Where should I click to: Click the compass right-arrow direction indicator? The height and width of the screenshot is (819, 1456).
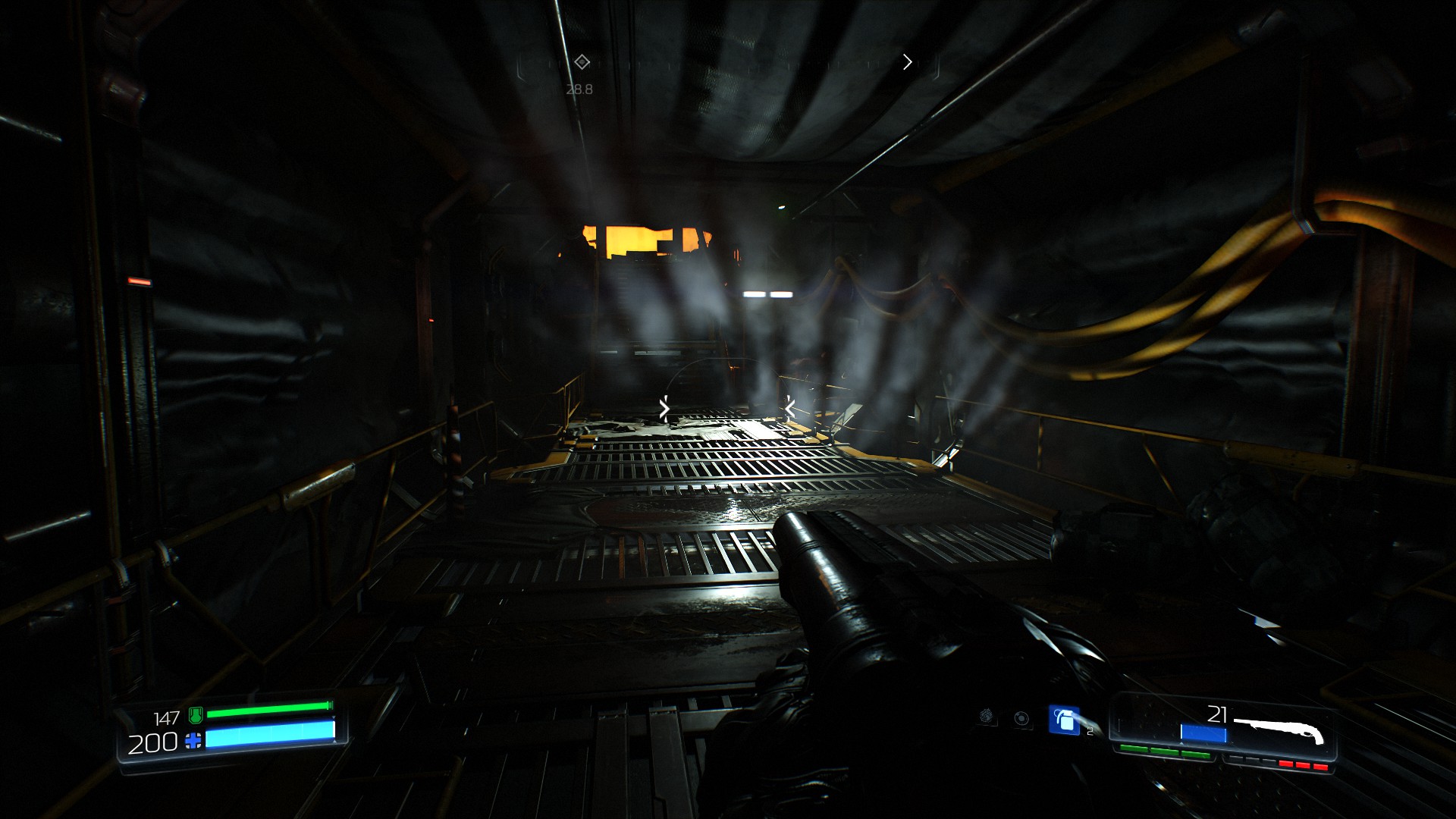907,62
